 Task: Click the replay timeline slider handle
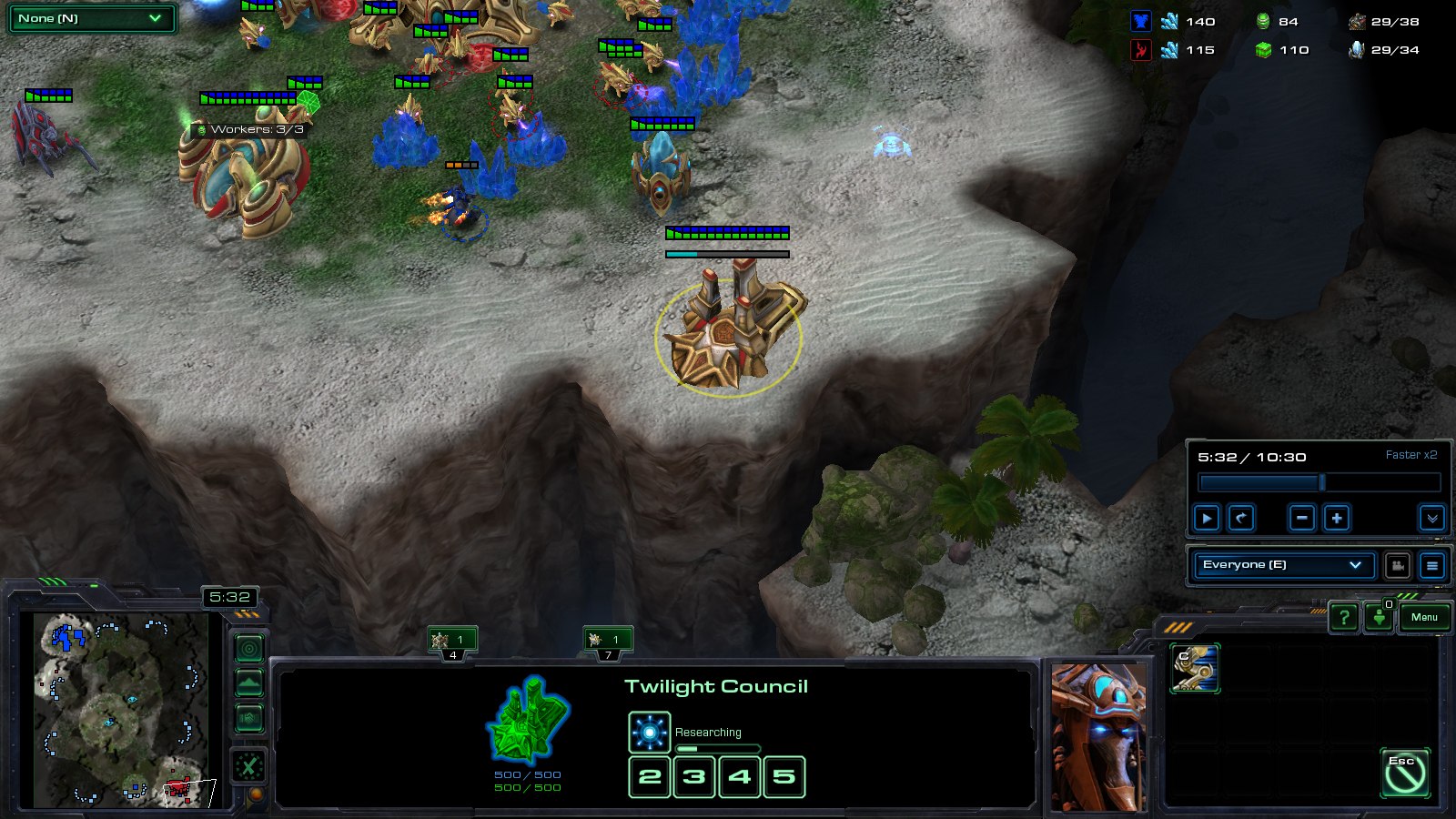tap(1322, 482)
